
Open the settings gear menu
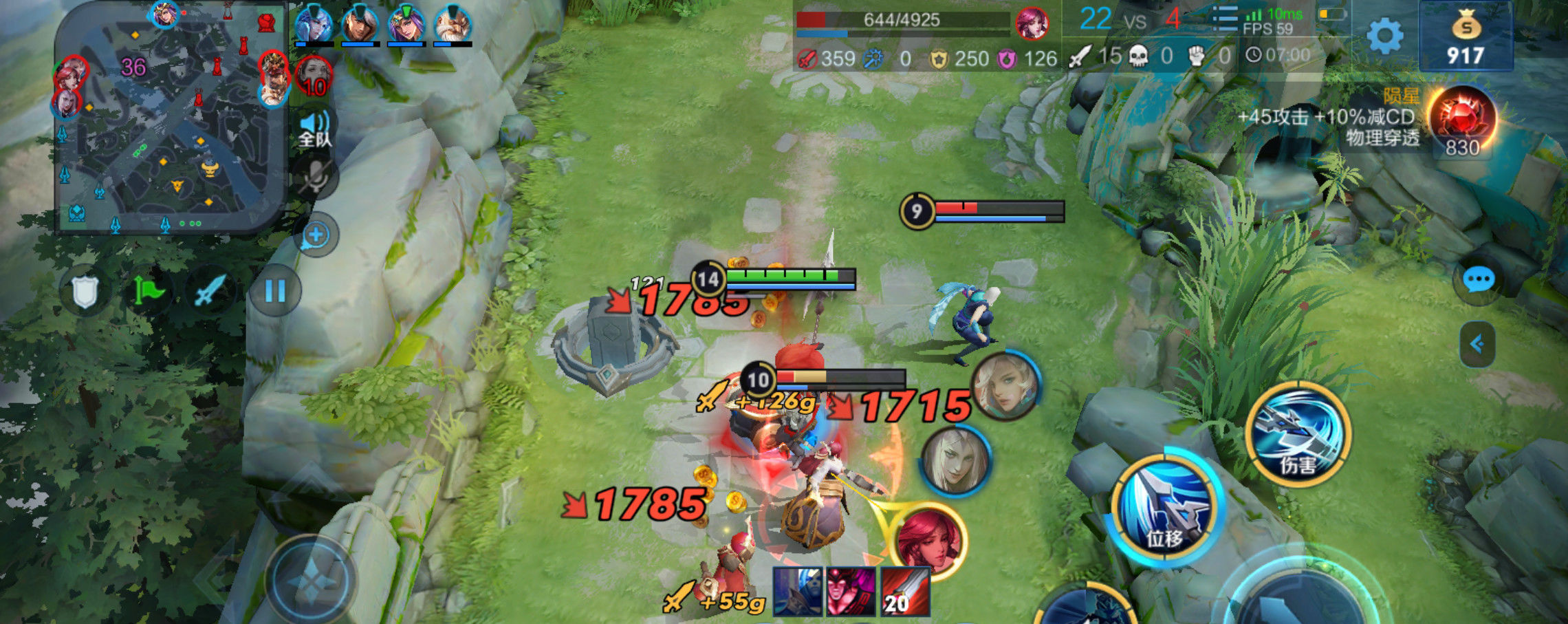click(x=1384, y=36)
